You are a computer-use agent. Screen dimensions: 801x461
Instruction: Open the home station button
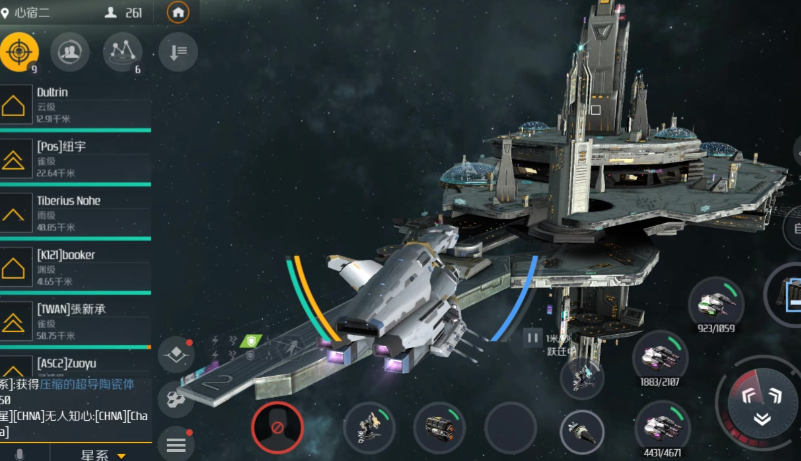(178, 13)
